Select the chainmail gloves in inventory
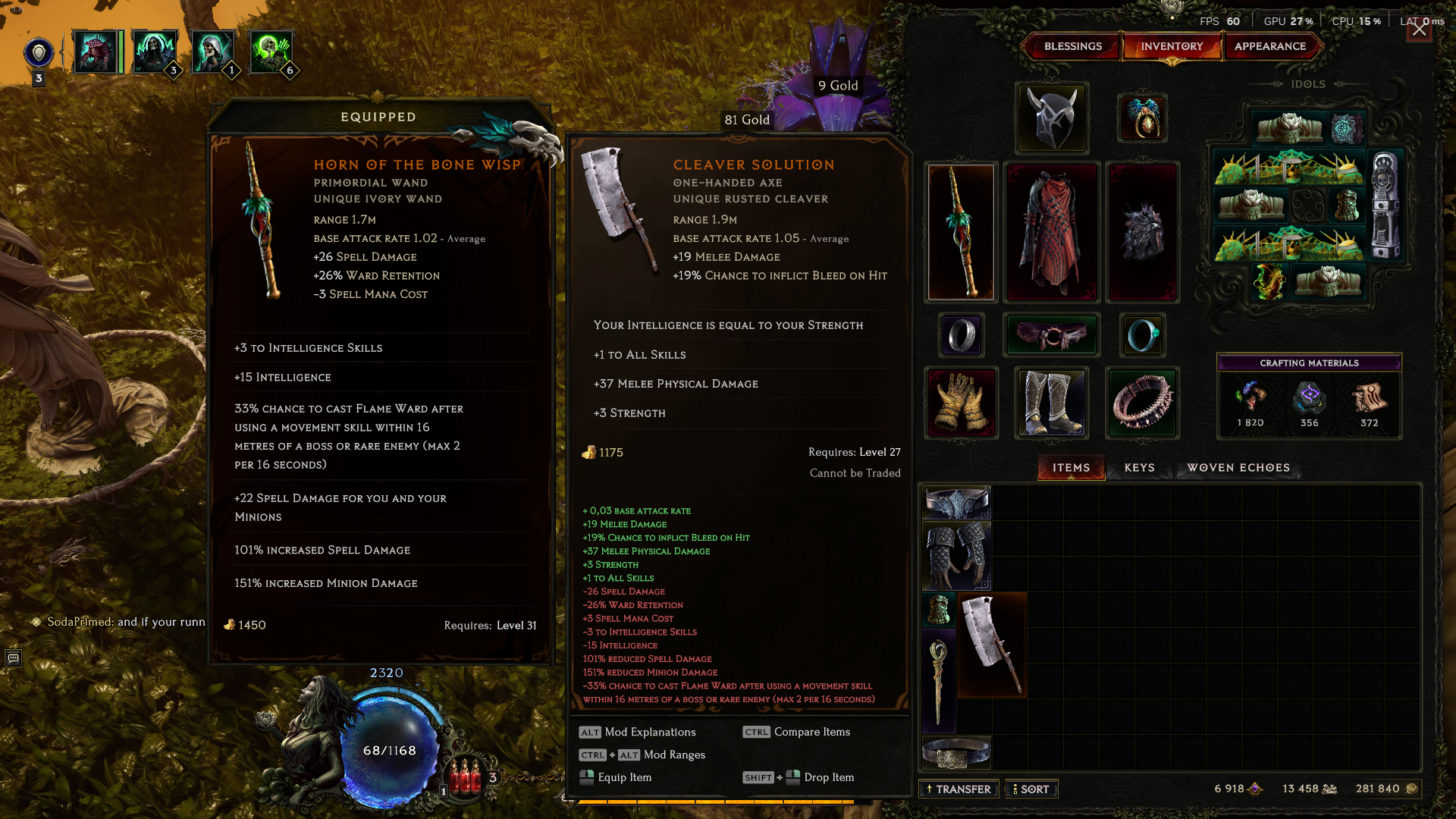 pyautogui.click(x=955, y=556)
